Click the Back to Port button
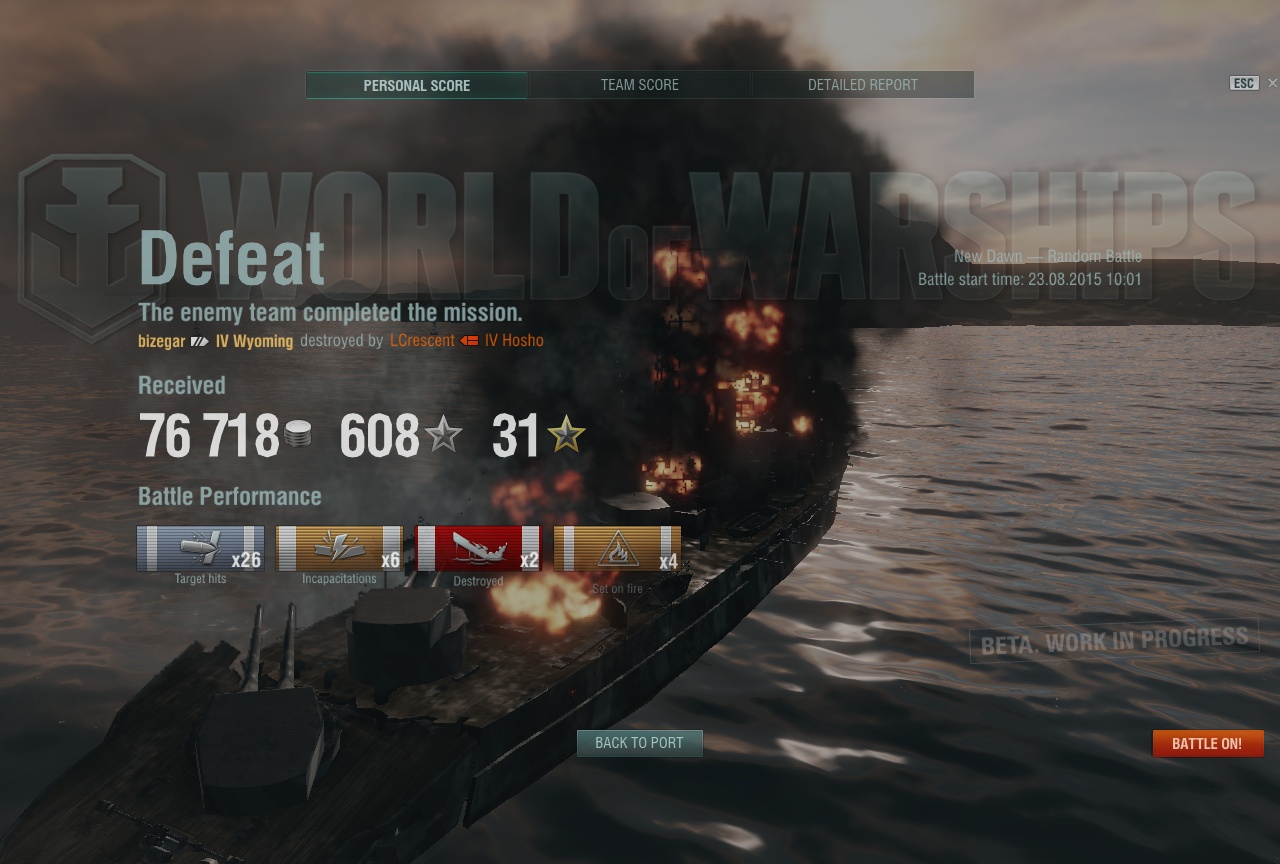Screen dimensions: 1280x864 click(639, 743)
